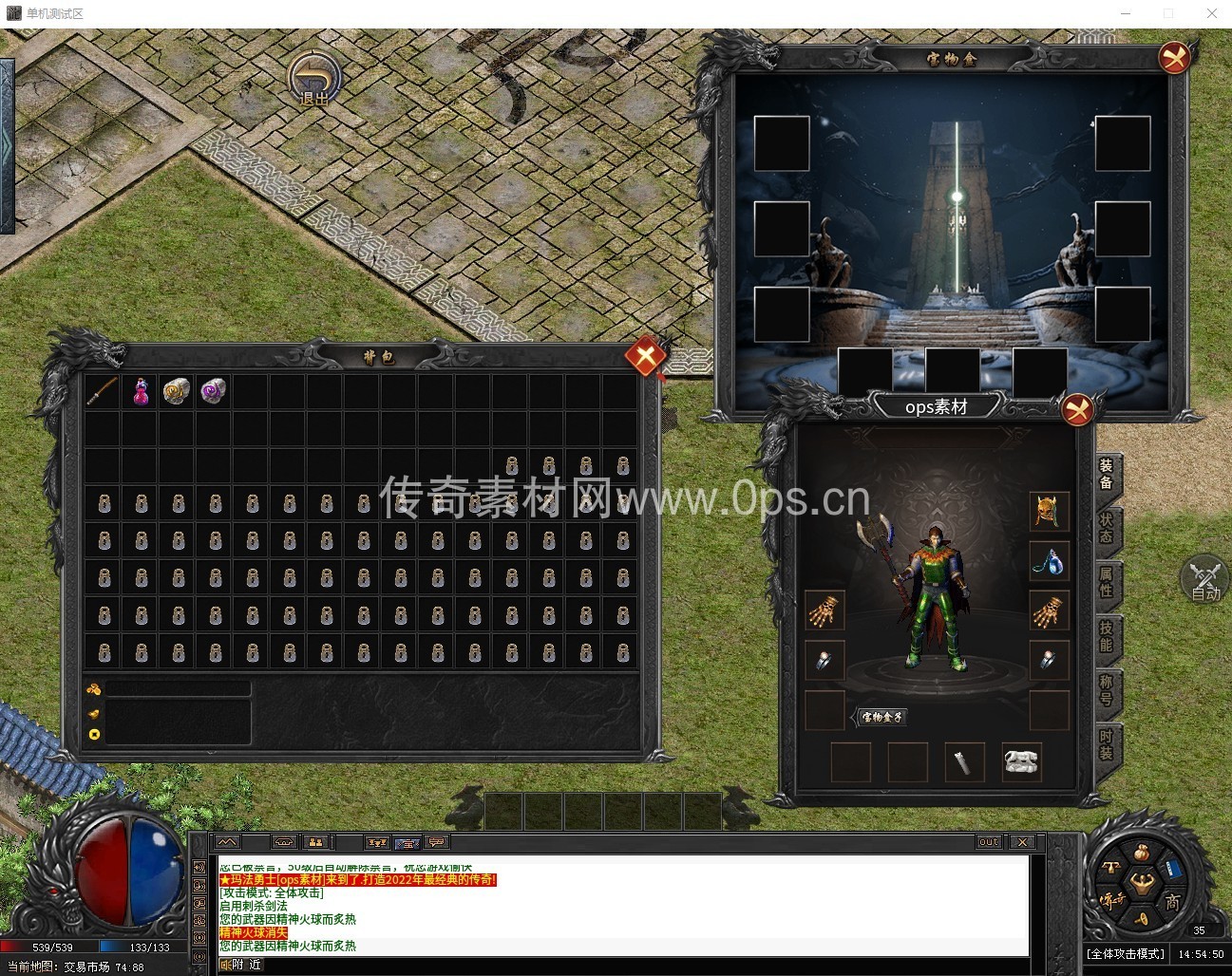
Task: Select the pink potion bottle in the bag
Action: (x=141, y=391)
